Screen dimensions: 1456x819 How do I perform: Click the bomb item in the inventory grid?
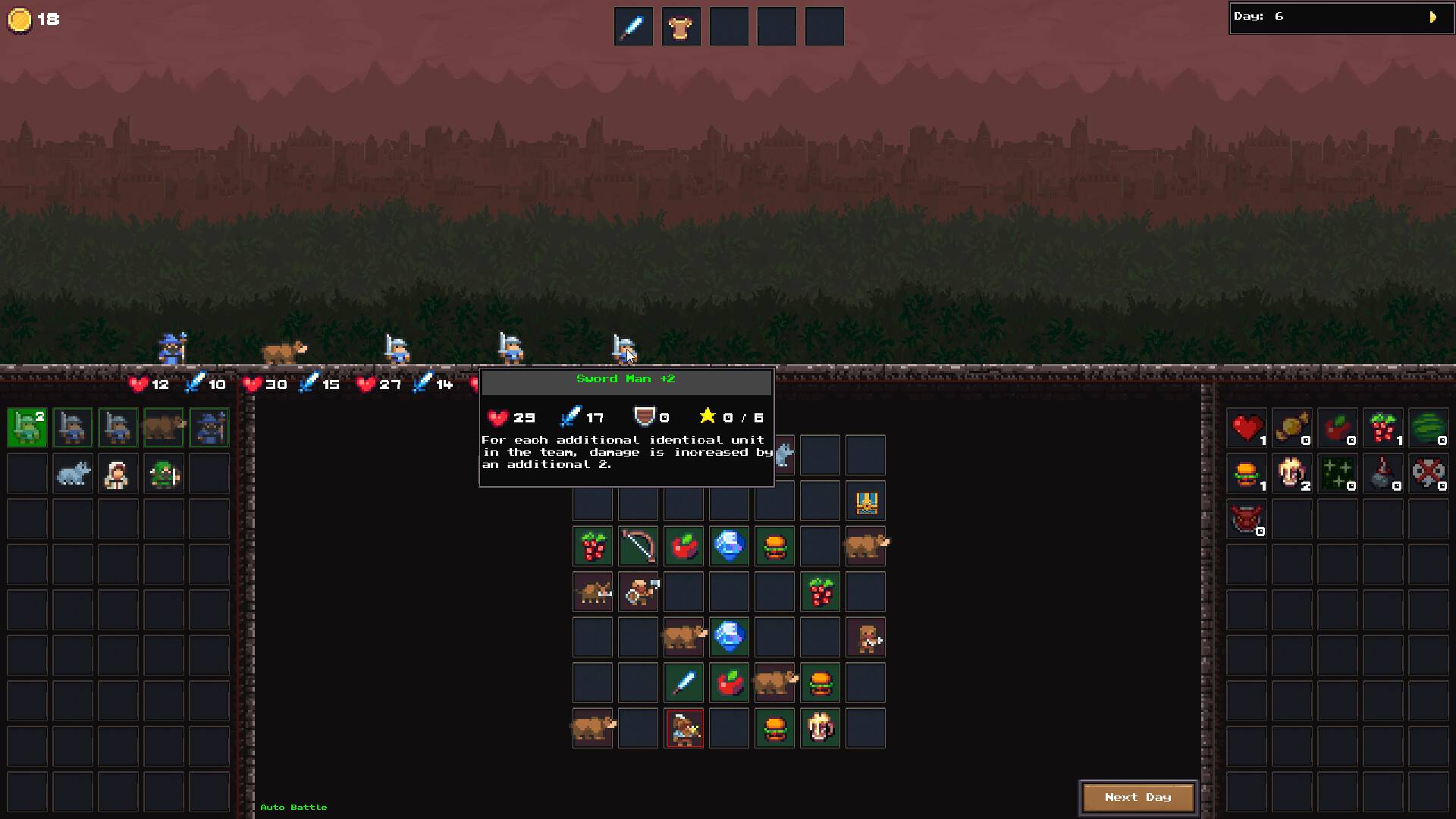click(1383, 473)
